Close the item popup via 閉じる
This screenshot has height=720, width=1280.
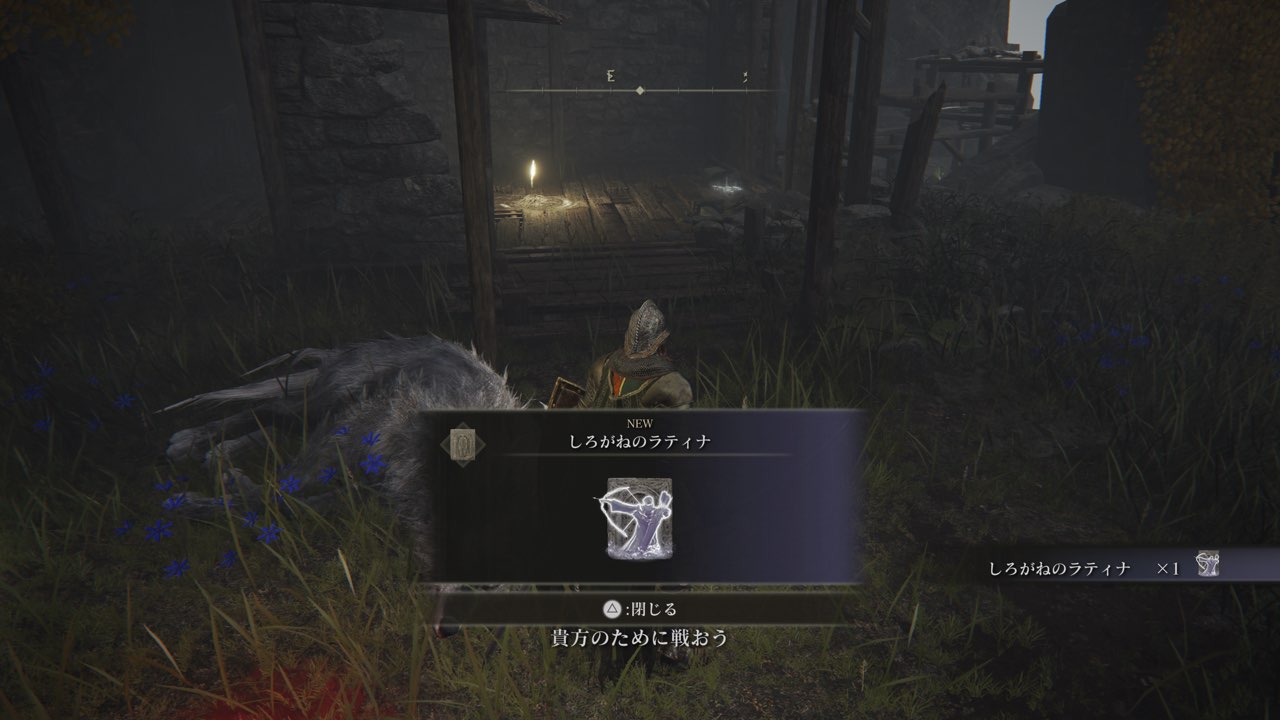[x=640, y=609]
